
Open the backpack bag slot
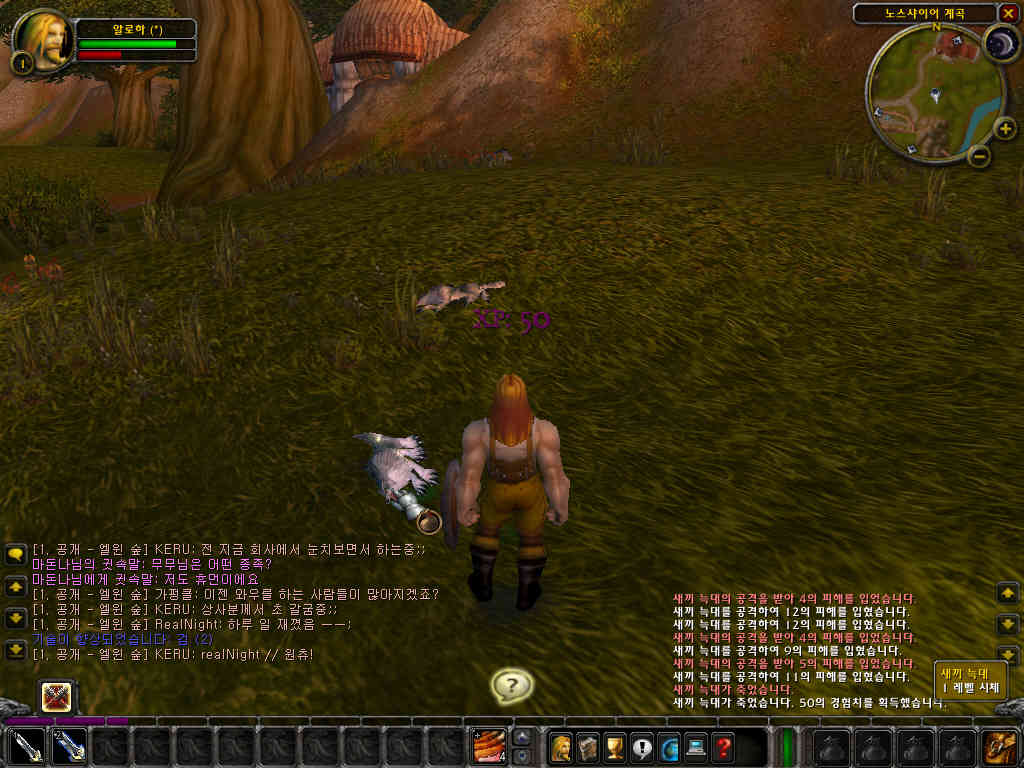pyautogui.click(x=999, y=746)
